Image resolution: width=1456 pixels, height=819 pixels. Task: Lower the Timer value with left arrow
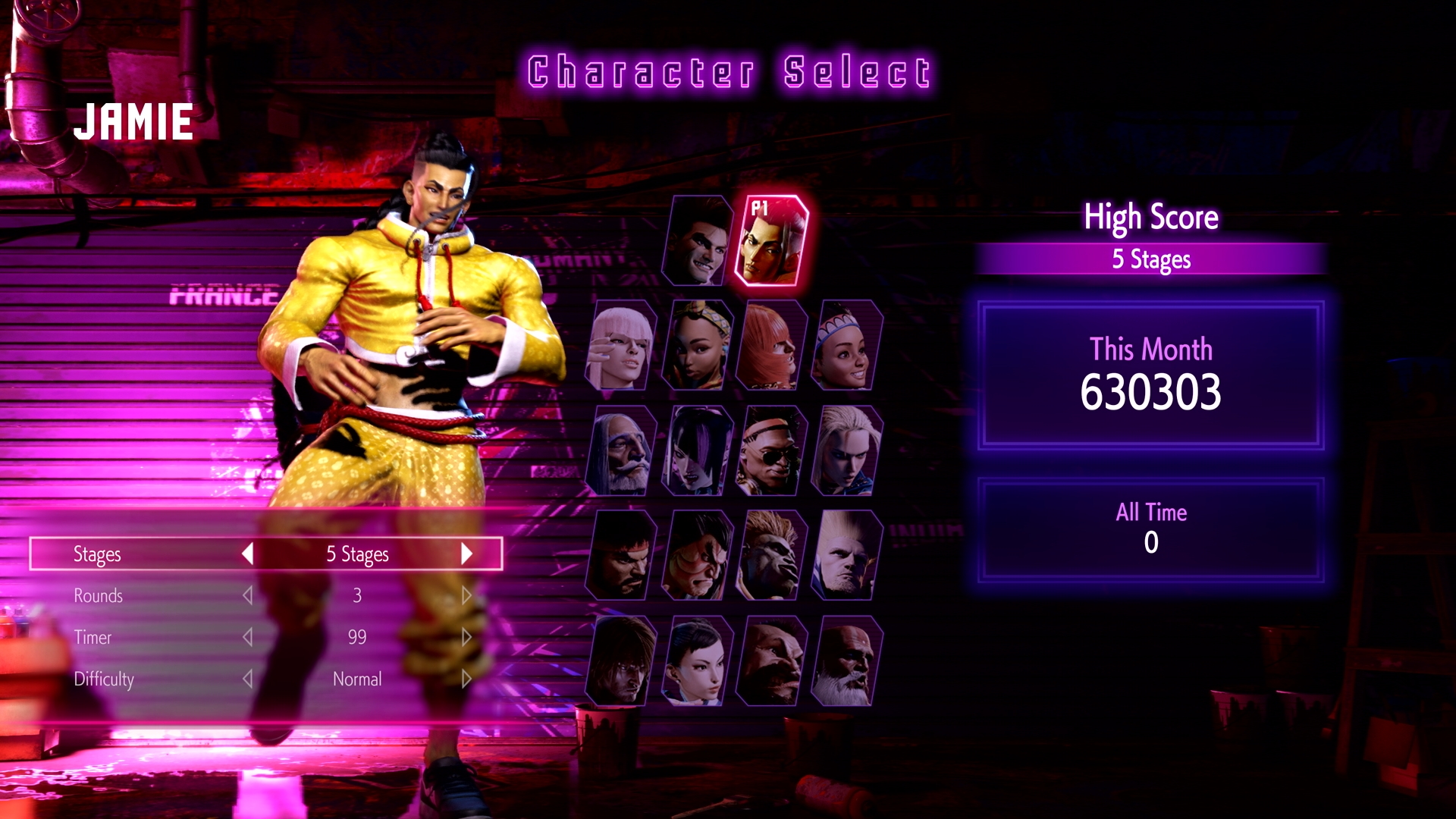point(248,638)
